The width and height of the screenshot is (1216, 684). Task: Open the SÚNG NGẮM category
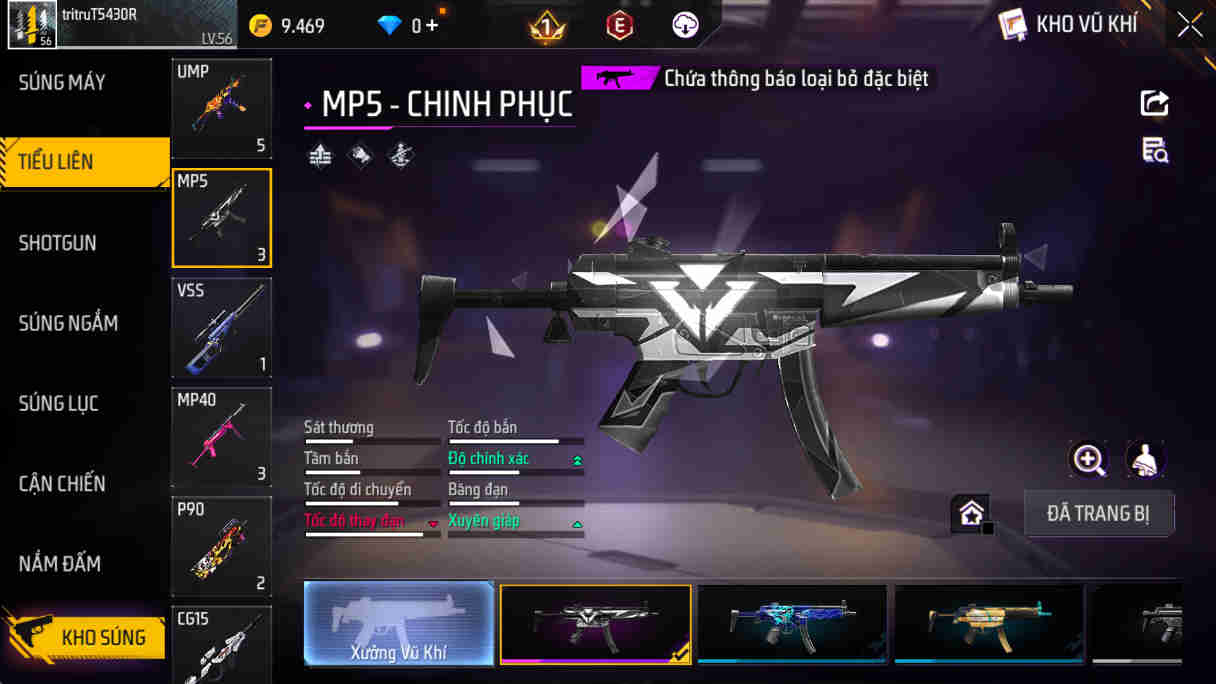(x=68, y=323)
